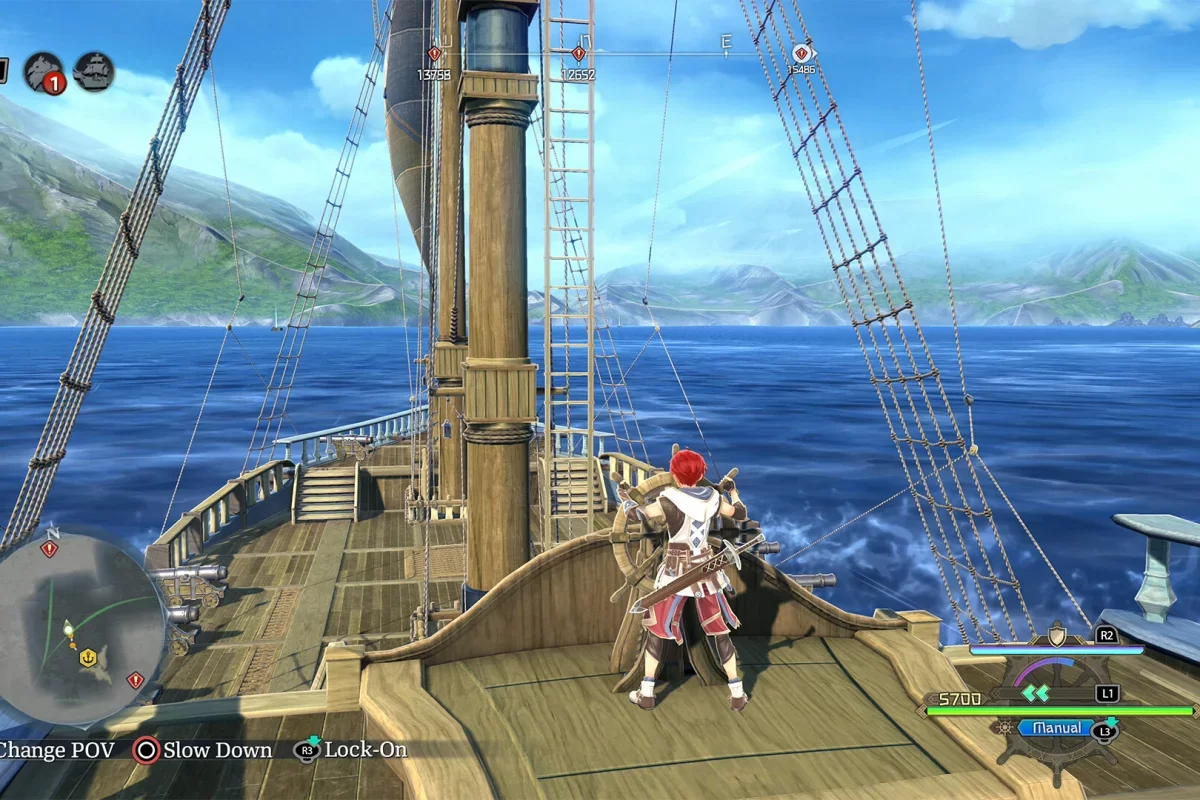The image size is (1200, 800).
Task: Click the compass marker labeled 13758
Action: point(434,54)
